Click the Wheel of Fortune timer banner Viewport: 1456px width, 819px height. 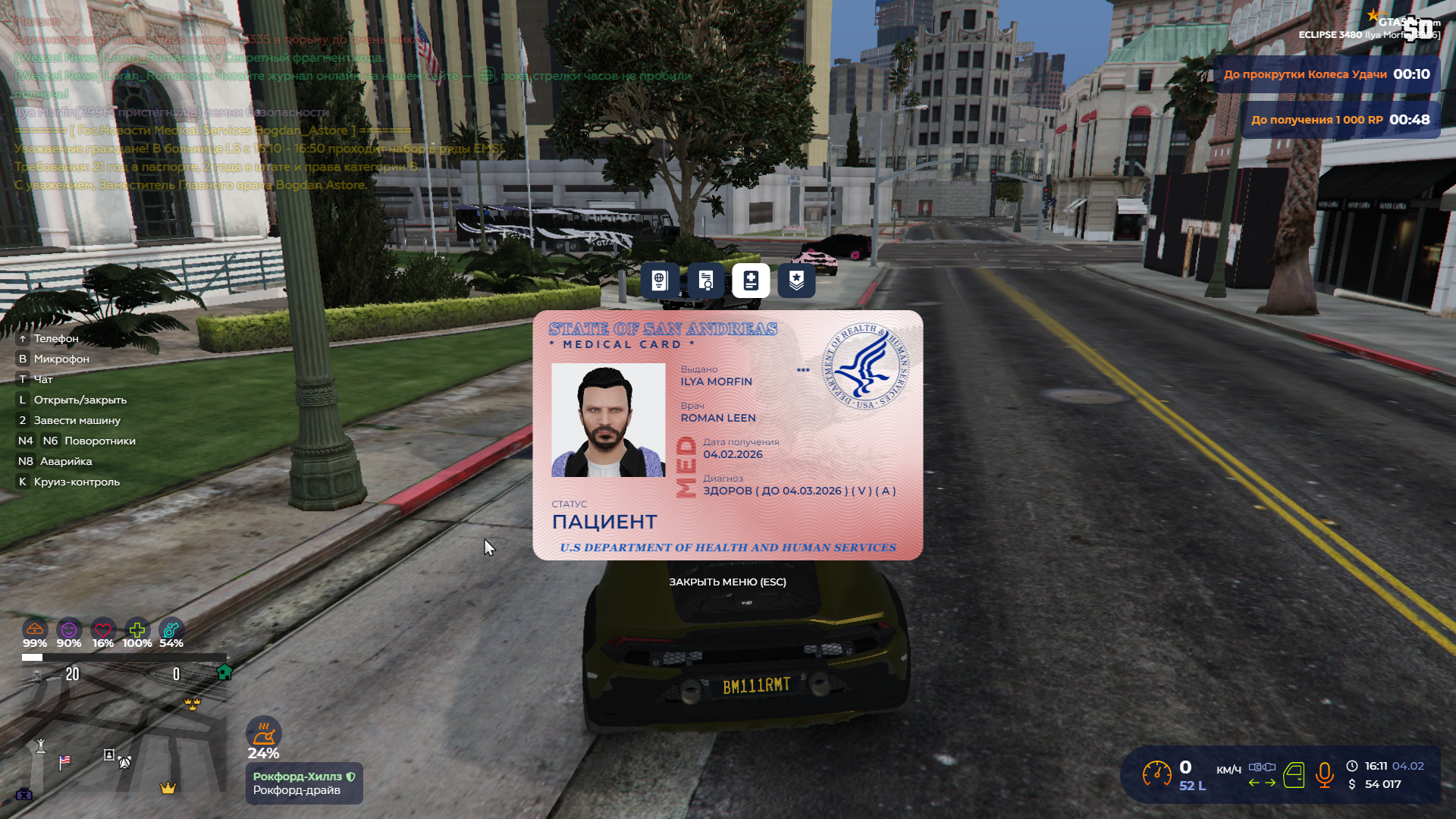click(x=1326, y=74)
